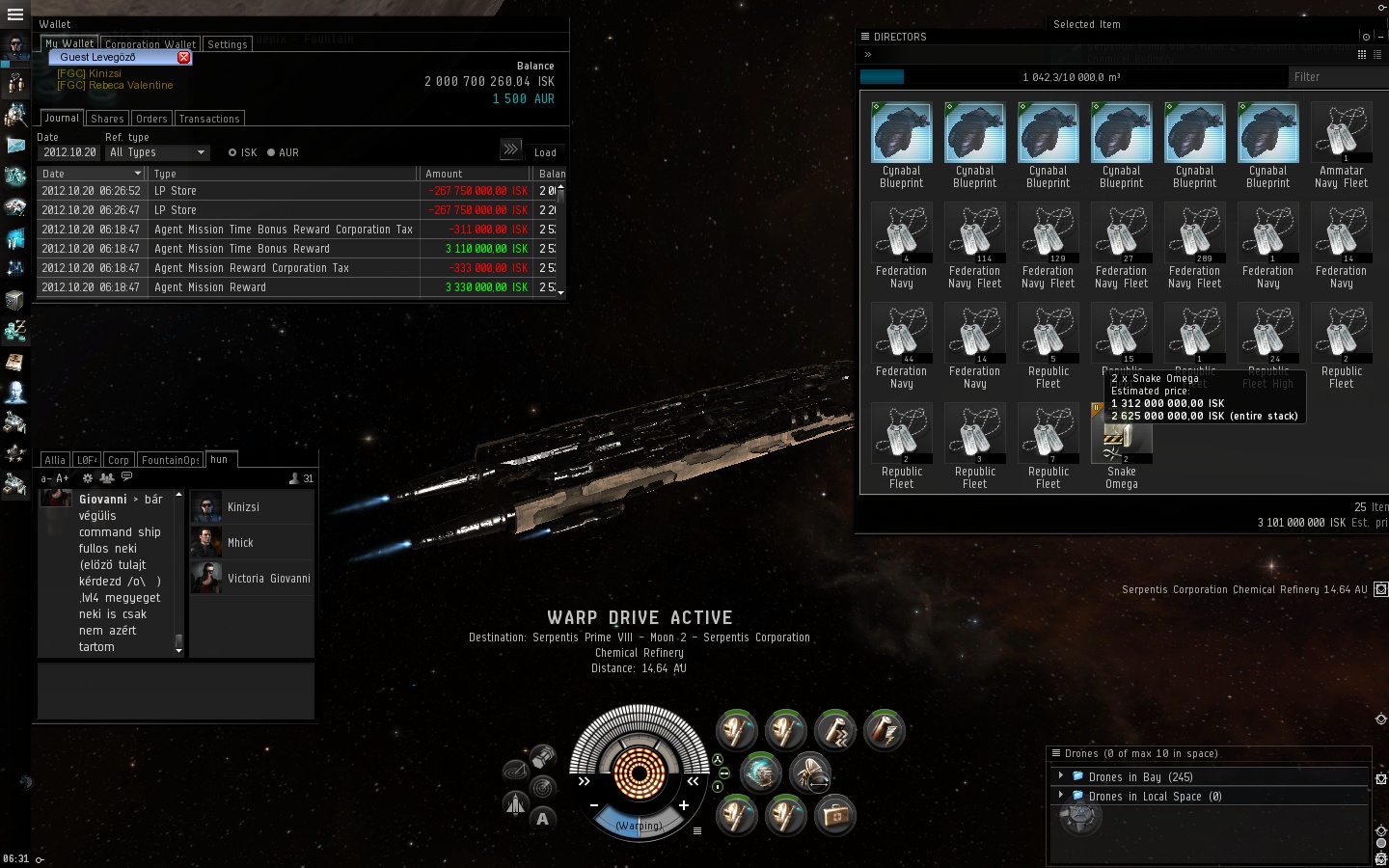Click the inventory Filter field

1336,77
